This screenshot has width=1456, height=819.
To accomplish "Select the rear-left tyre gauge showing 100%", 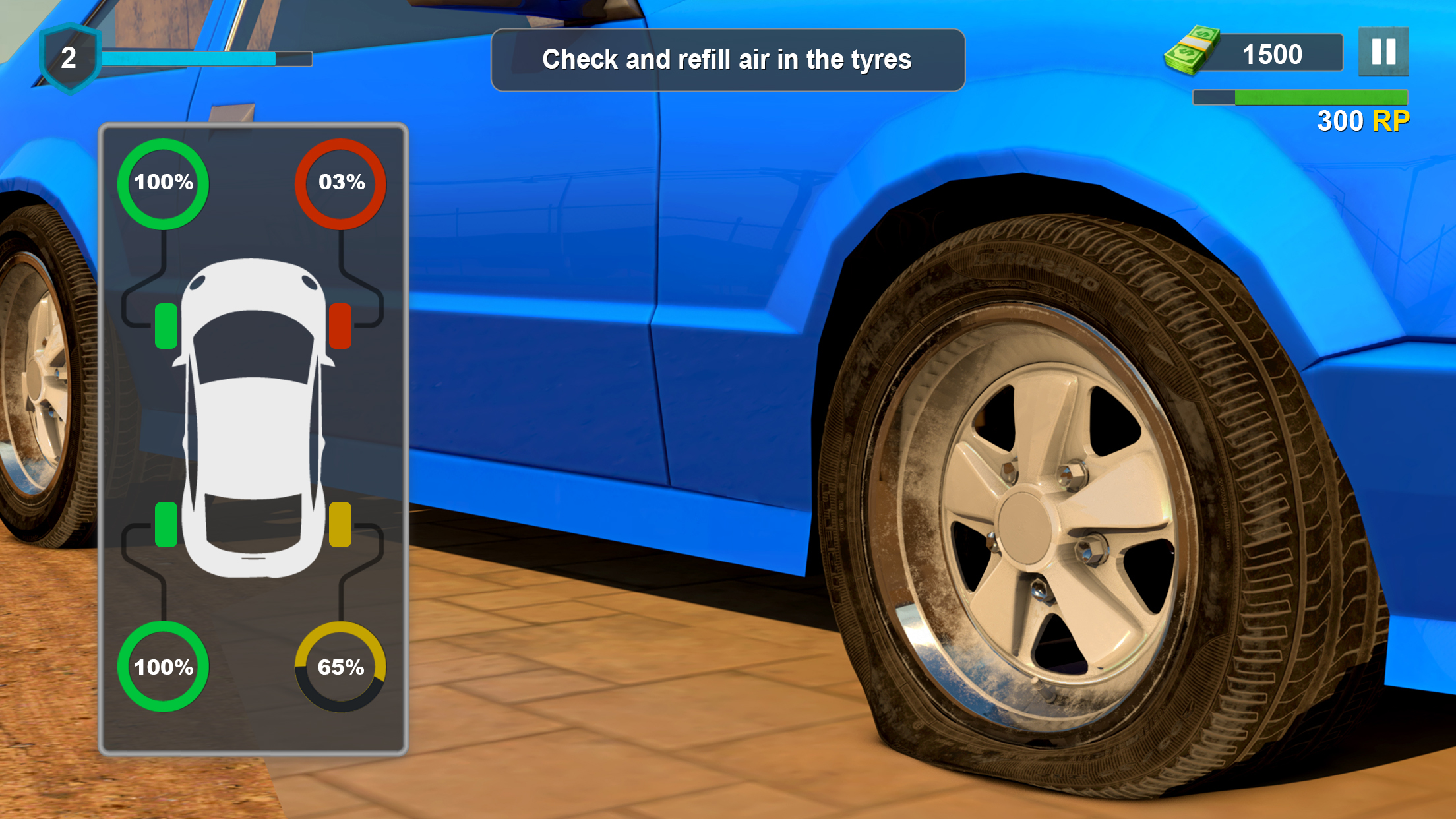I will 162,667.
